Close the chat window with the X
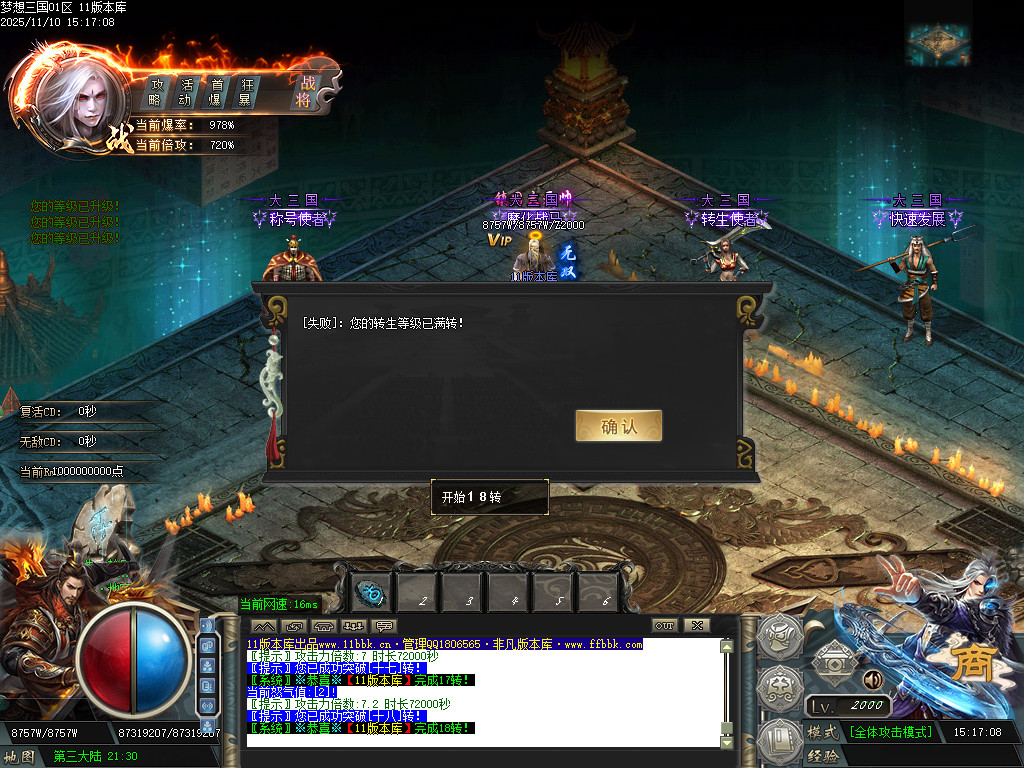1024x768 pixels. coord(696,626)
